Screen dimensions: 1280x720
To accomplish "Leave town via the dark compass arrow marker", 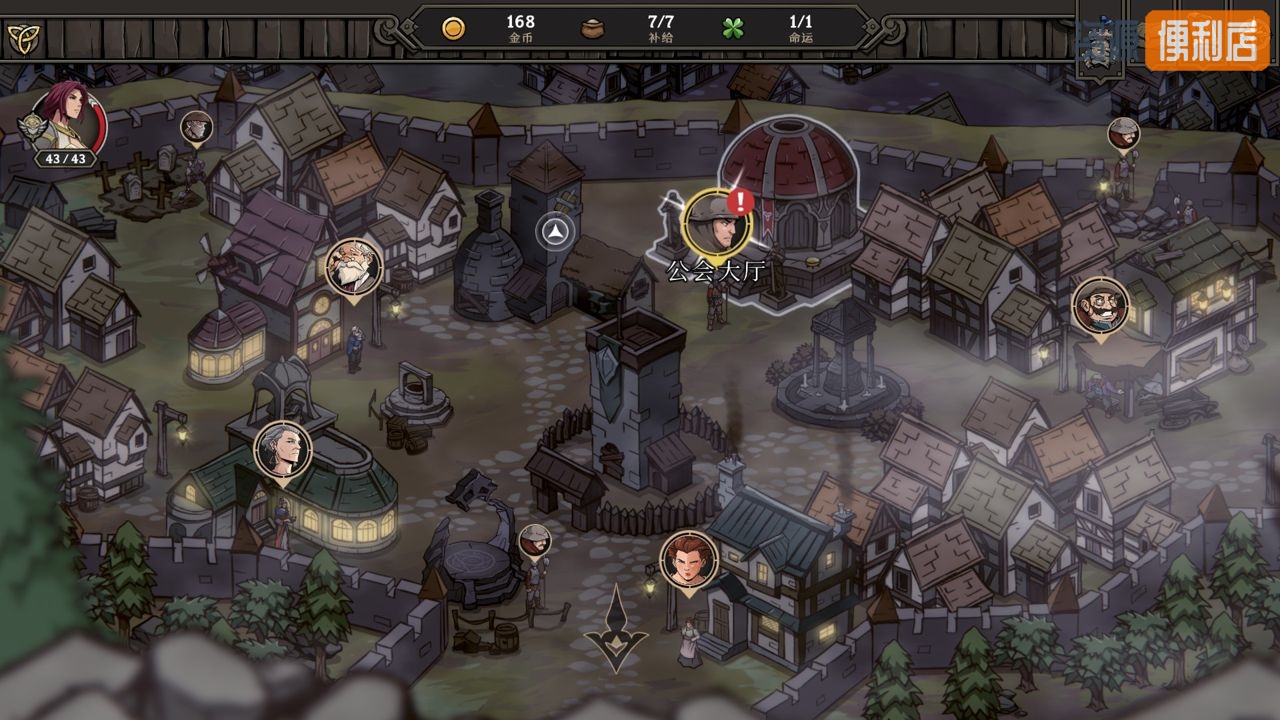I will [x=616, y=630].
